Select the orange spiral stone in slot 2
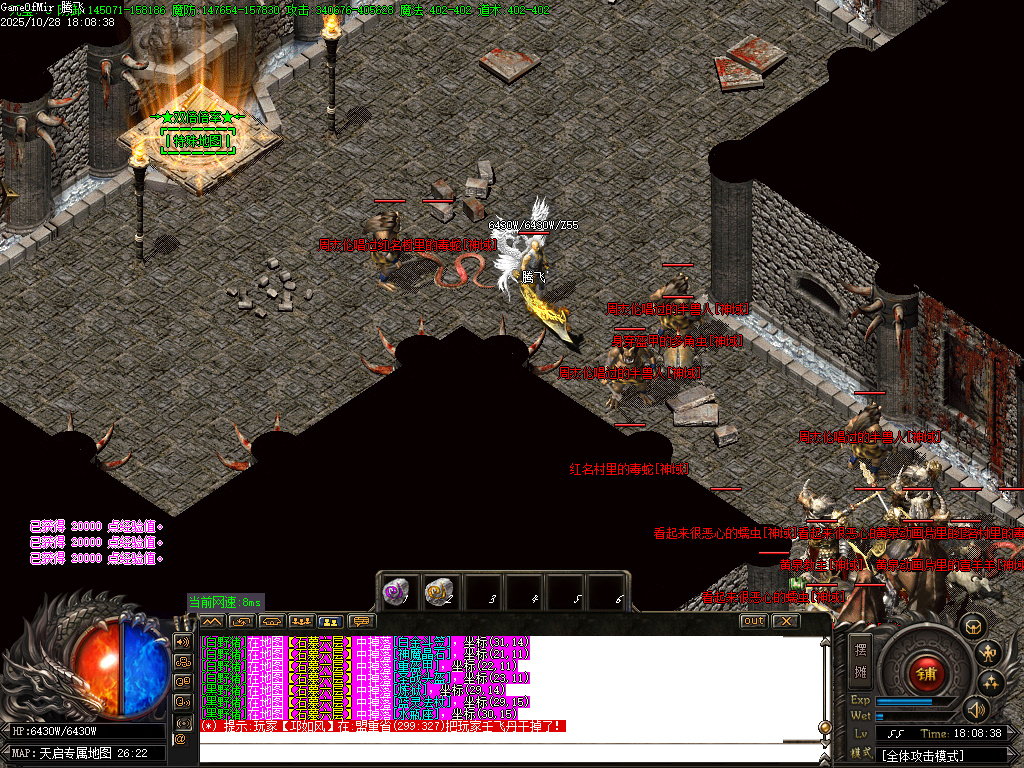The width and height of the screenshot is (1024, 768). [x=437, y=591]
